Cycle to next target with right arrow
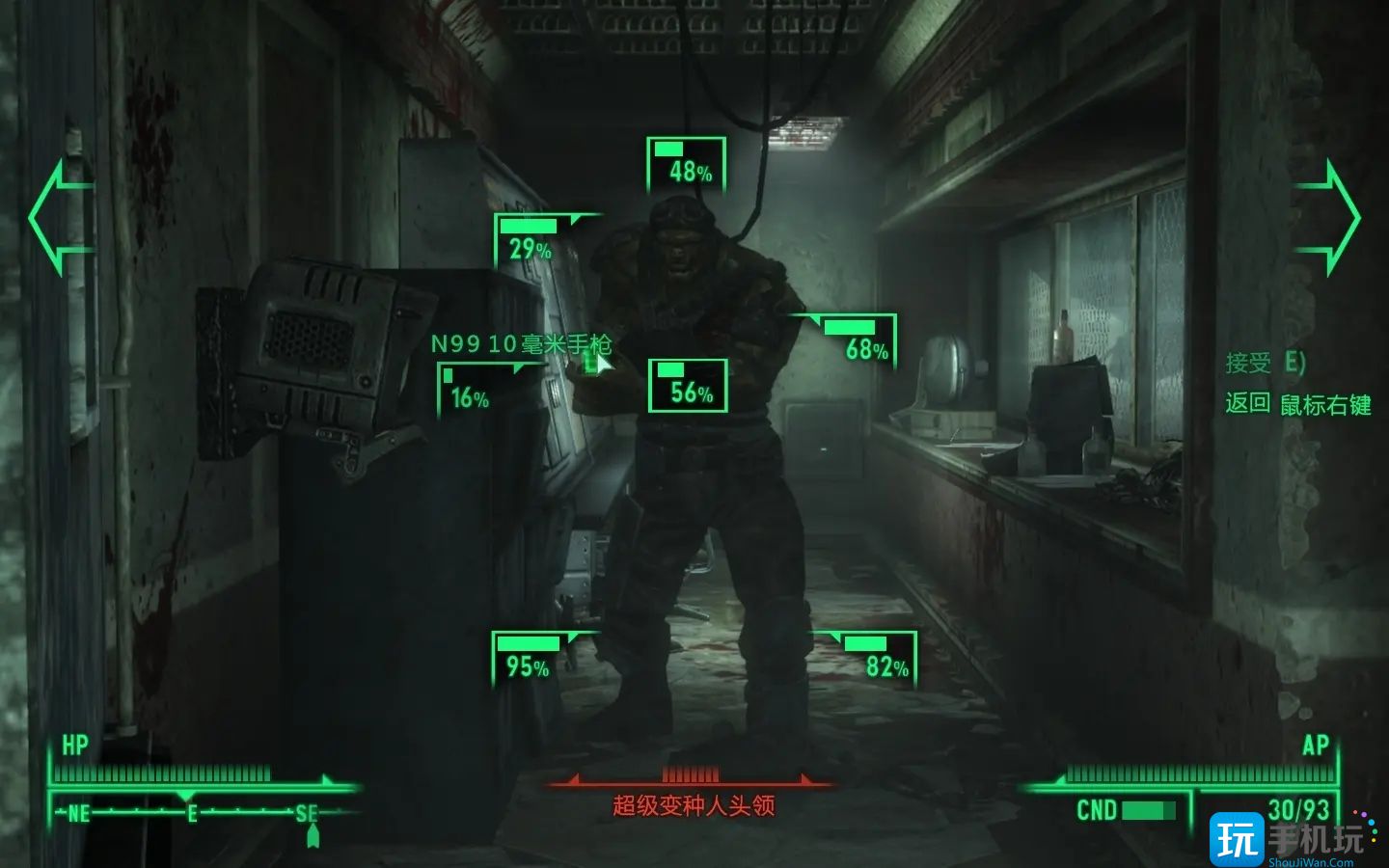 coord(1329,217)
